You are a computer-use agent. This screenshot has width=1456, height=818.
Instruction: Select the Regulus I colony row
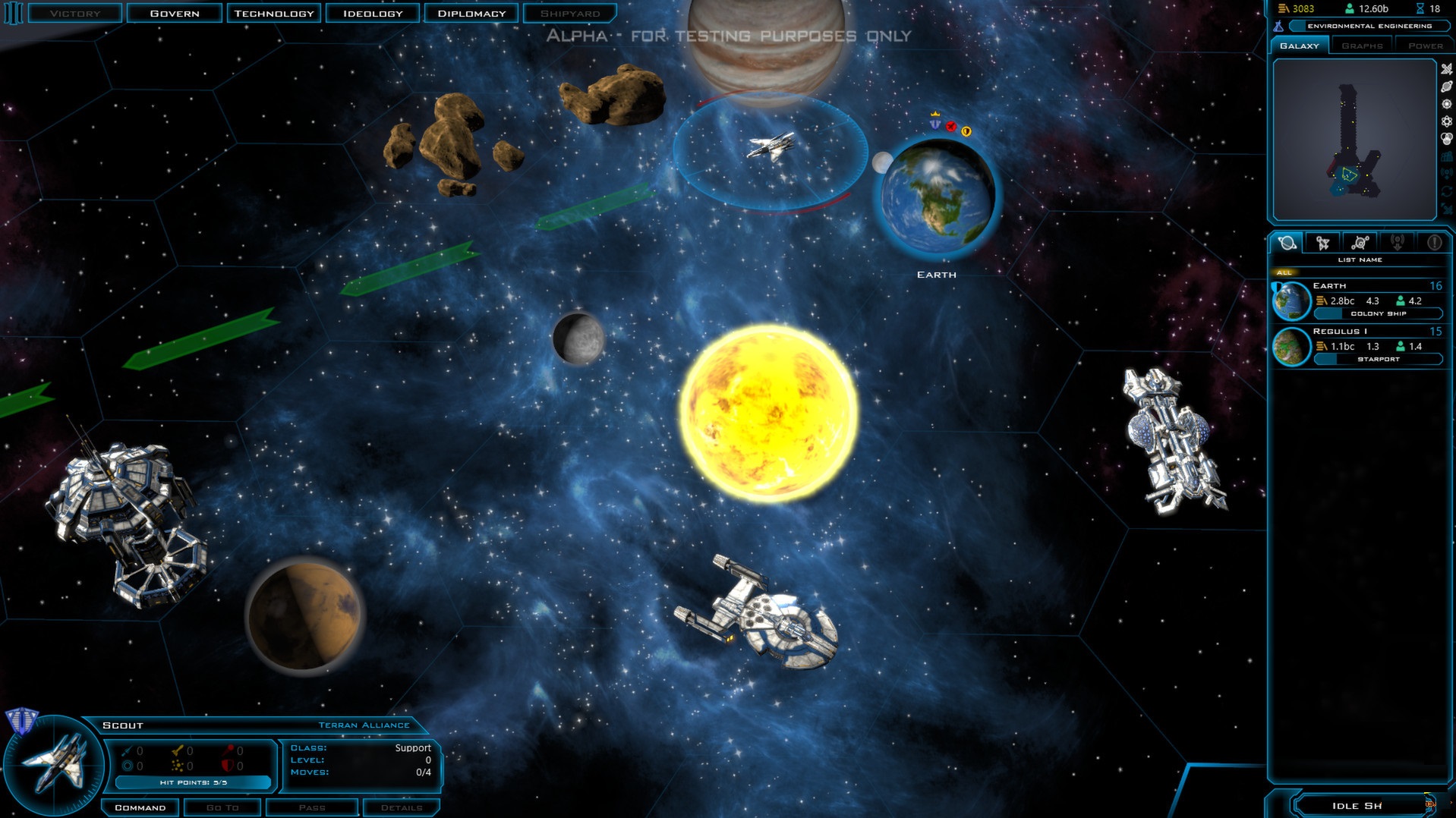pyautogui.click(x=1359, y=346)
